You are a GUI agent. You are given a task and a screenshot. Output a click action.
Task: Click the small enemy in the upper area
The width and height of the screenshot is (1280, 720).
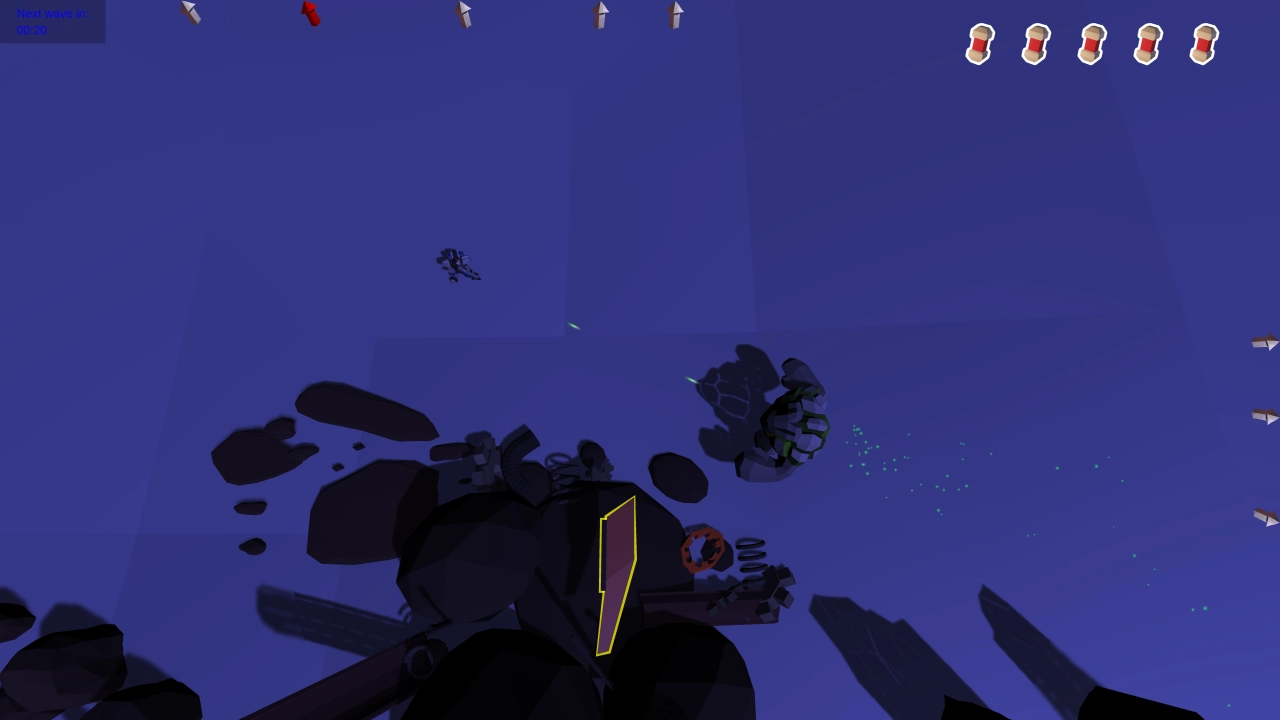coord(459,265)
